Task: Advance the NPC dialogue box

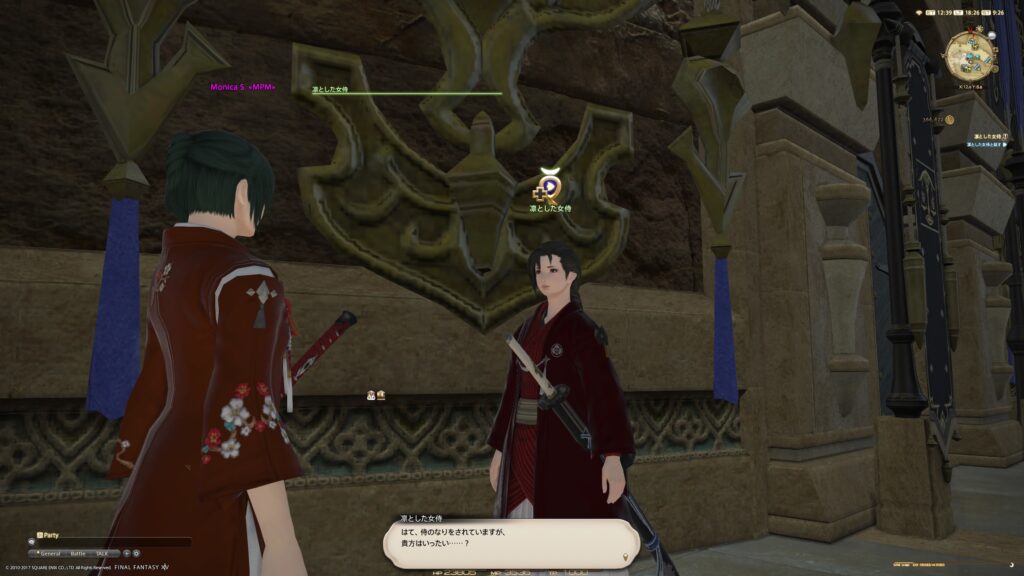Action: pos(511,541)
